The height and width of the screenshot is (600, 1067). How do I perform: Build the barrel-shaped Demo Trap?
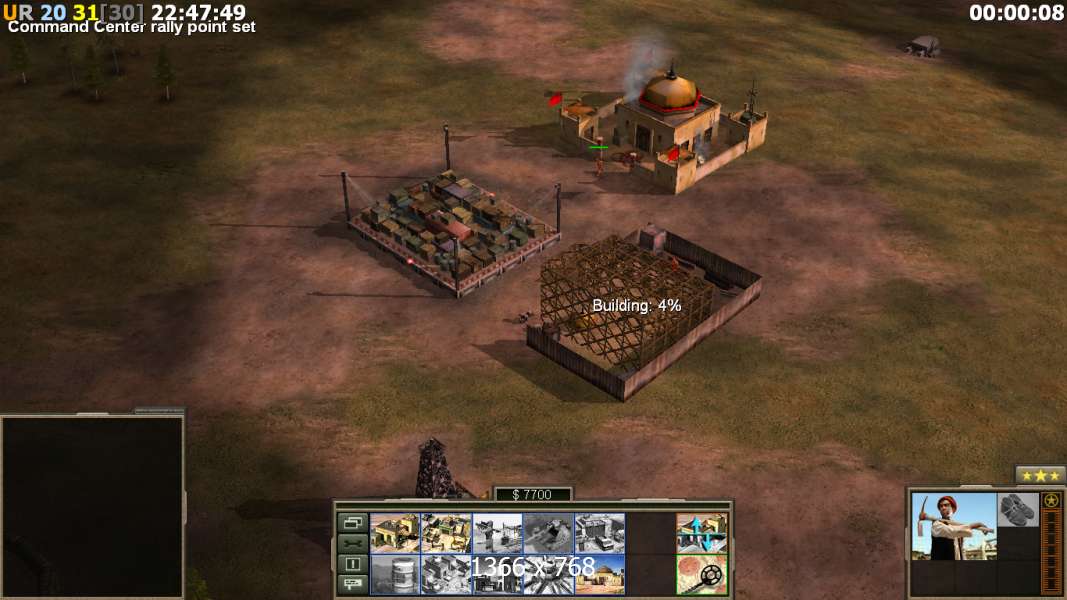point(395,575)
